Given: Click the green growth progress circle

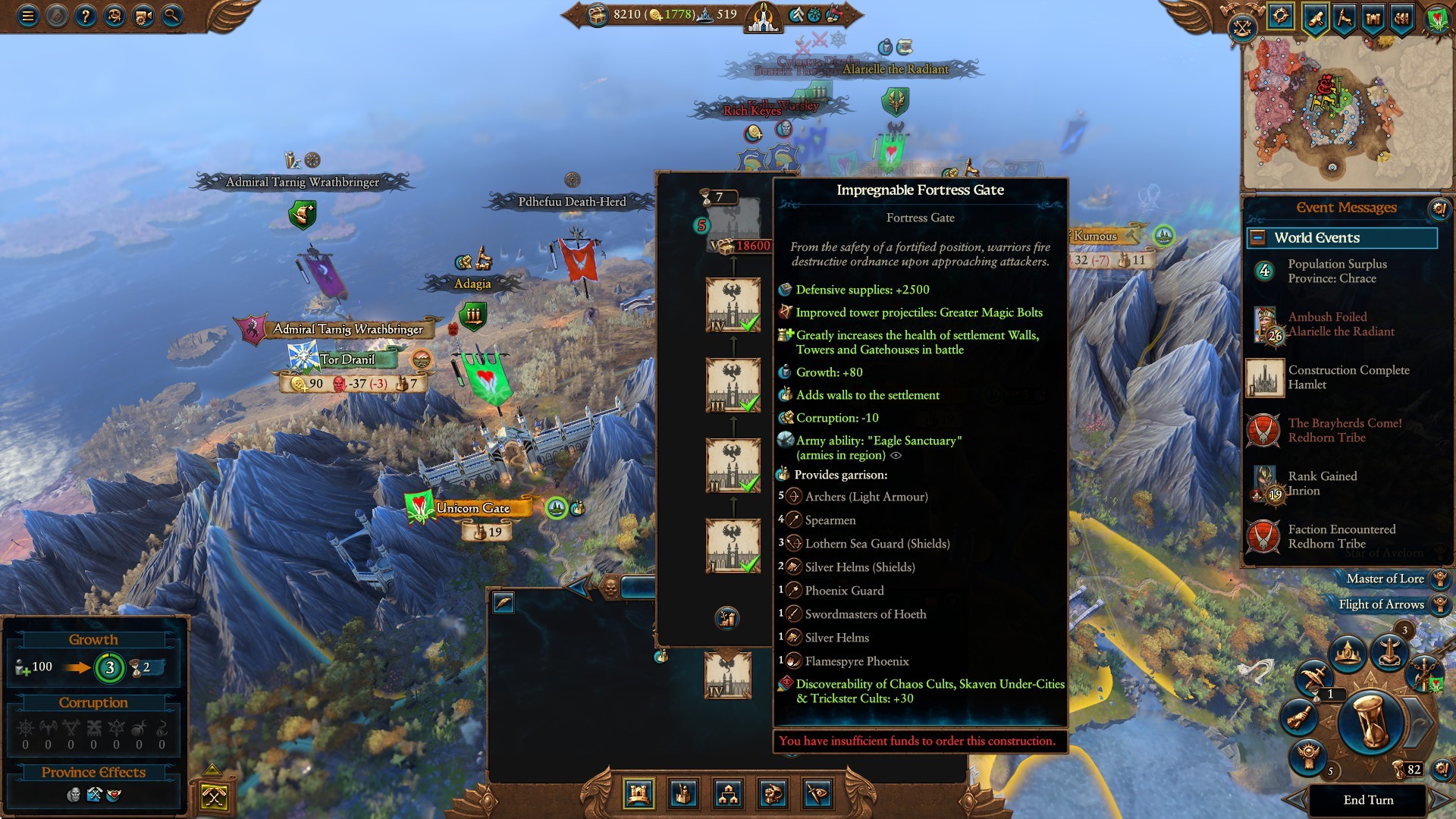Looking at the screenshot, I should pos(111,667).
